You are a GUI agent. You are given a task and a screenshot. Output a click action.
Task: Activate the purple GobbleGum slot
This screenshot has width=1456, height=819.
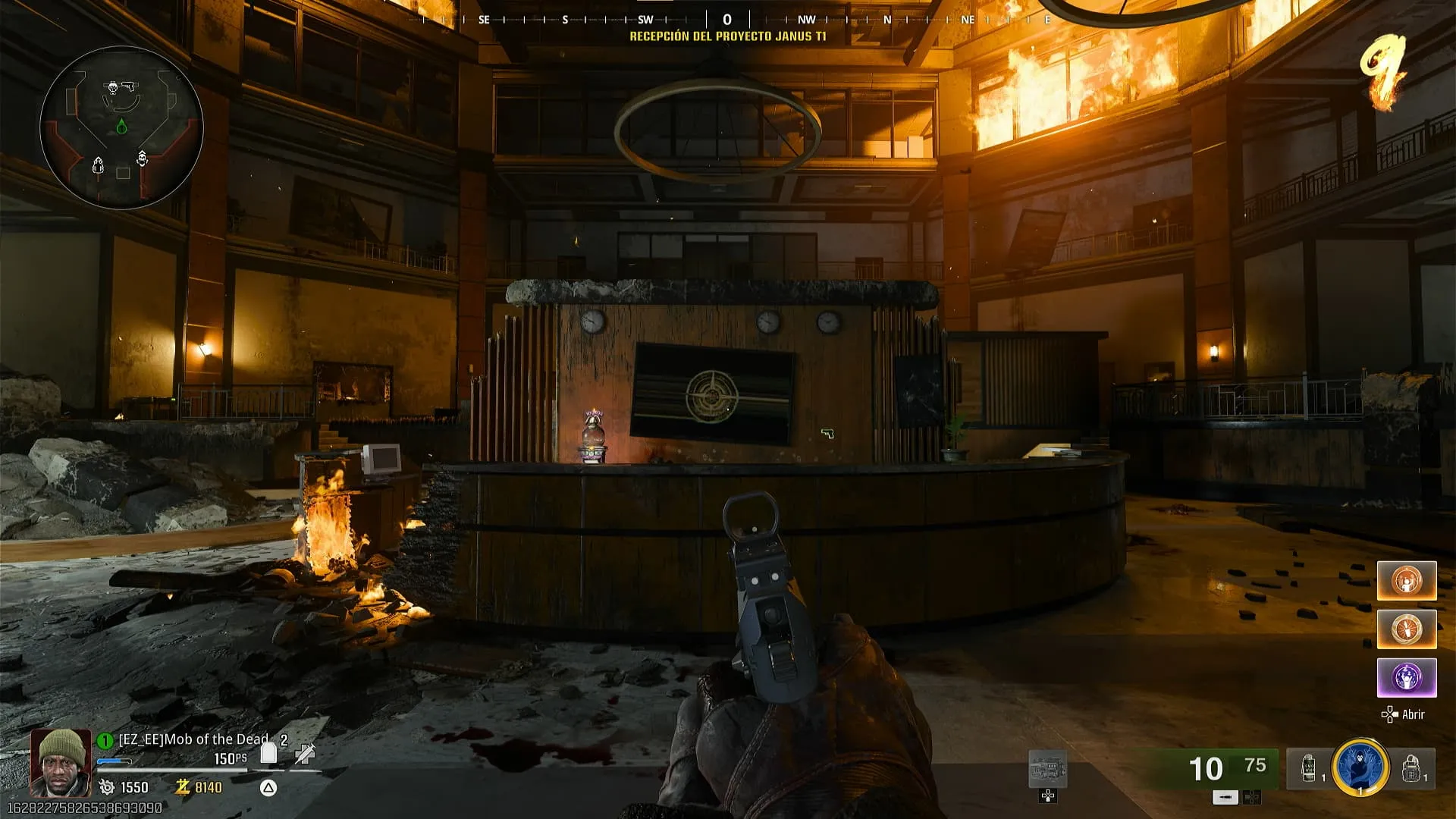[x=1407, y=677]
